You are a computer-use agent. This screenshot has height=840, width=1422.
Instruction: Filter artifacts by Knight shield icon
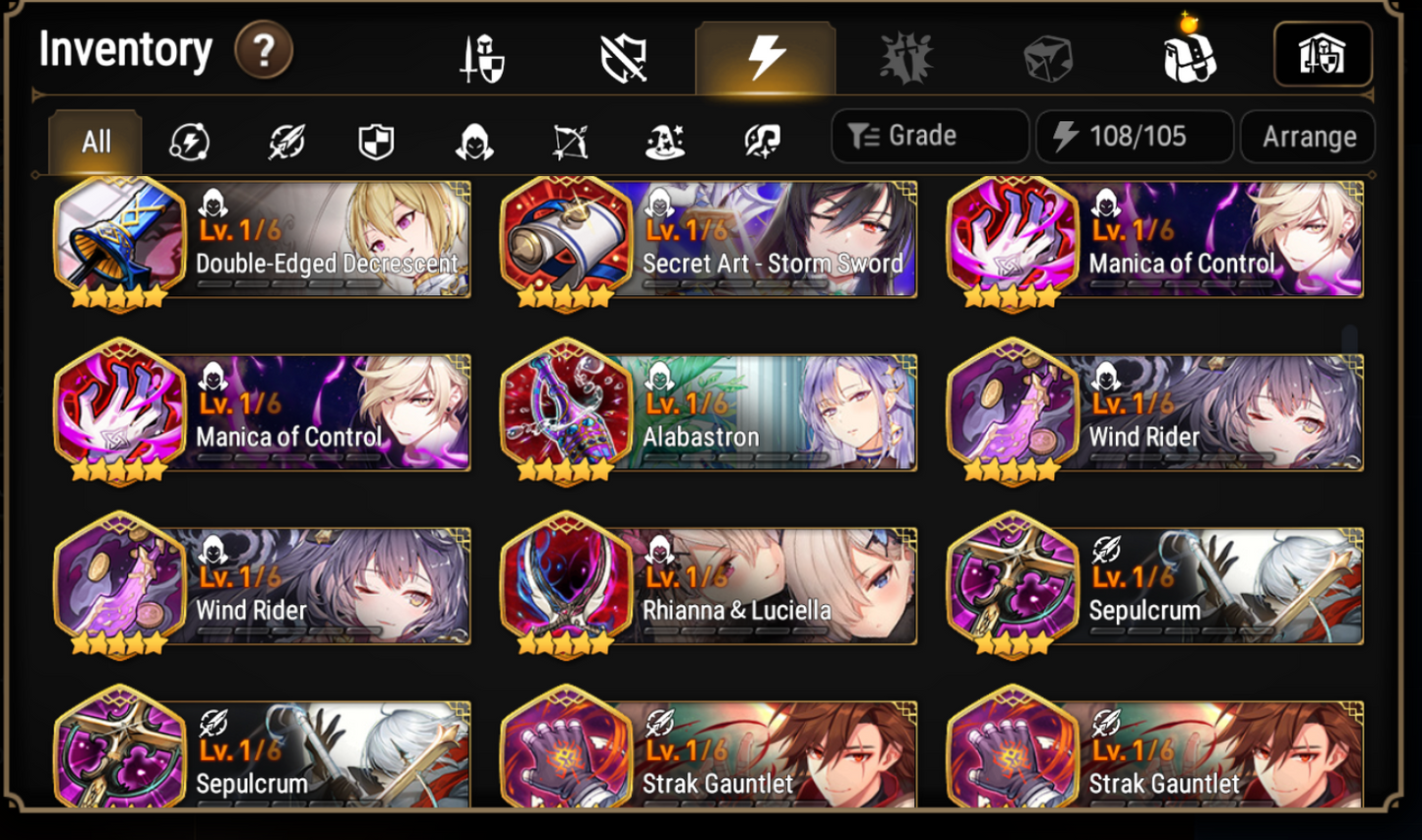pyautogui.click(x=375, y=143)
